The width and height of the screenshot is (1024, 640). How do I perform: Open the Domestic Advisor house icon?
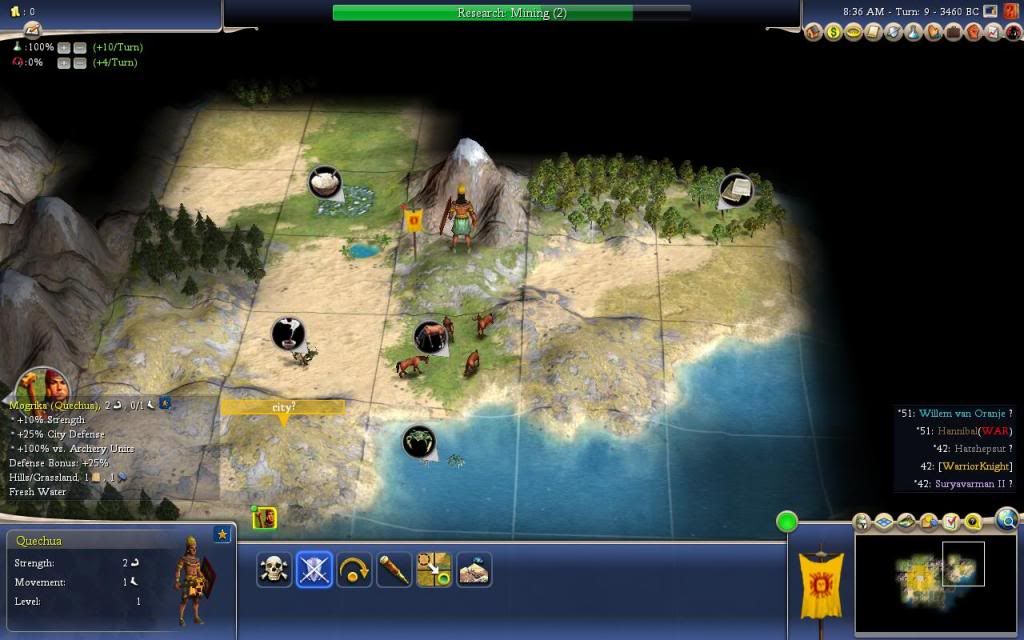814,33
